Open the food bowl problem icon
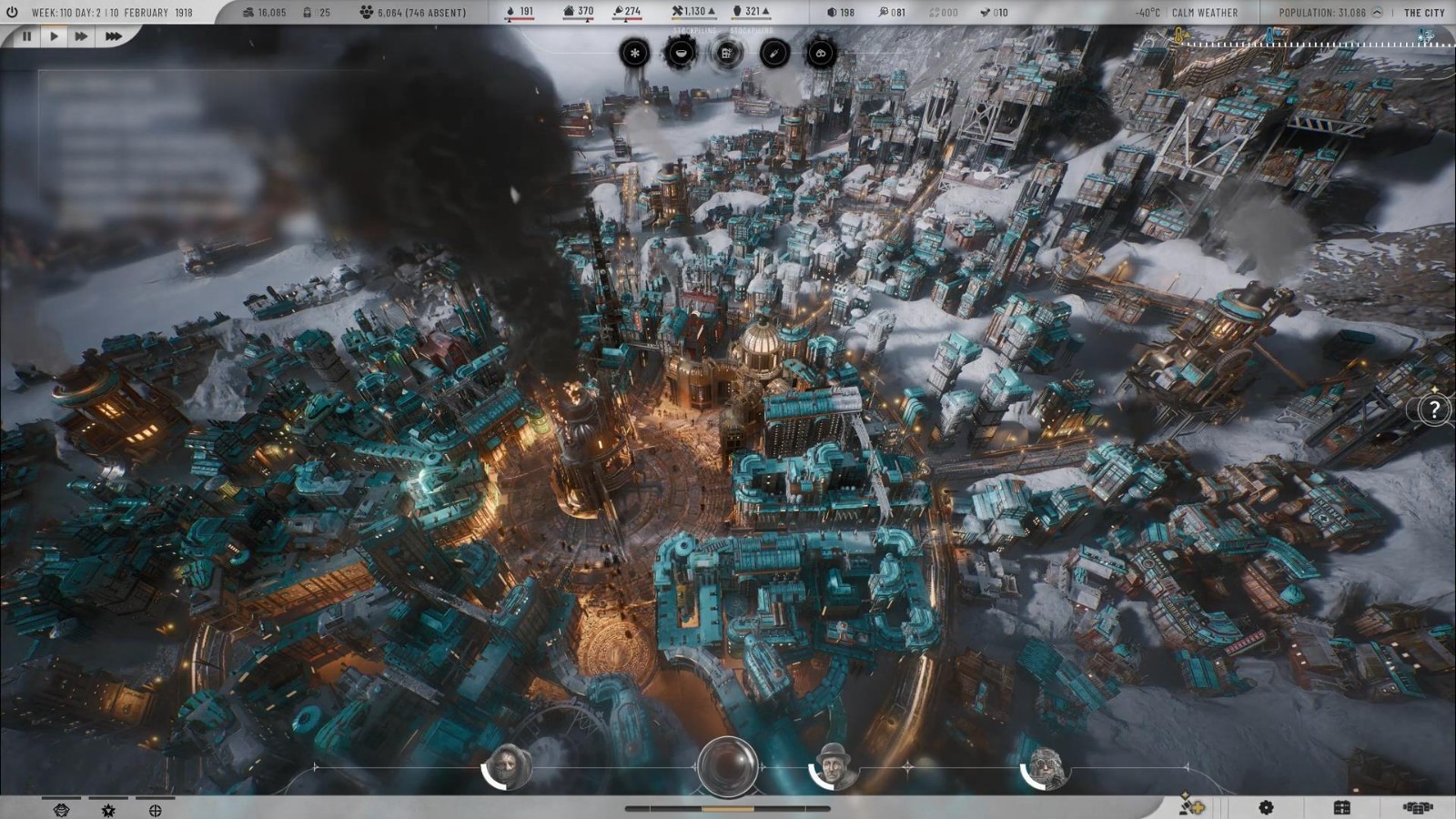This screenshot has width=1456, height=819. pyautogui.click(x=680, y=53)
